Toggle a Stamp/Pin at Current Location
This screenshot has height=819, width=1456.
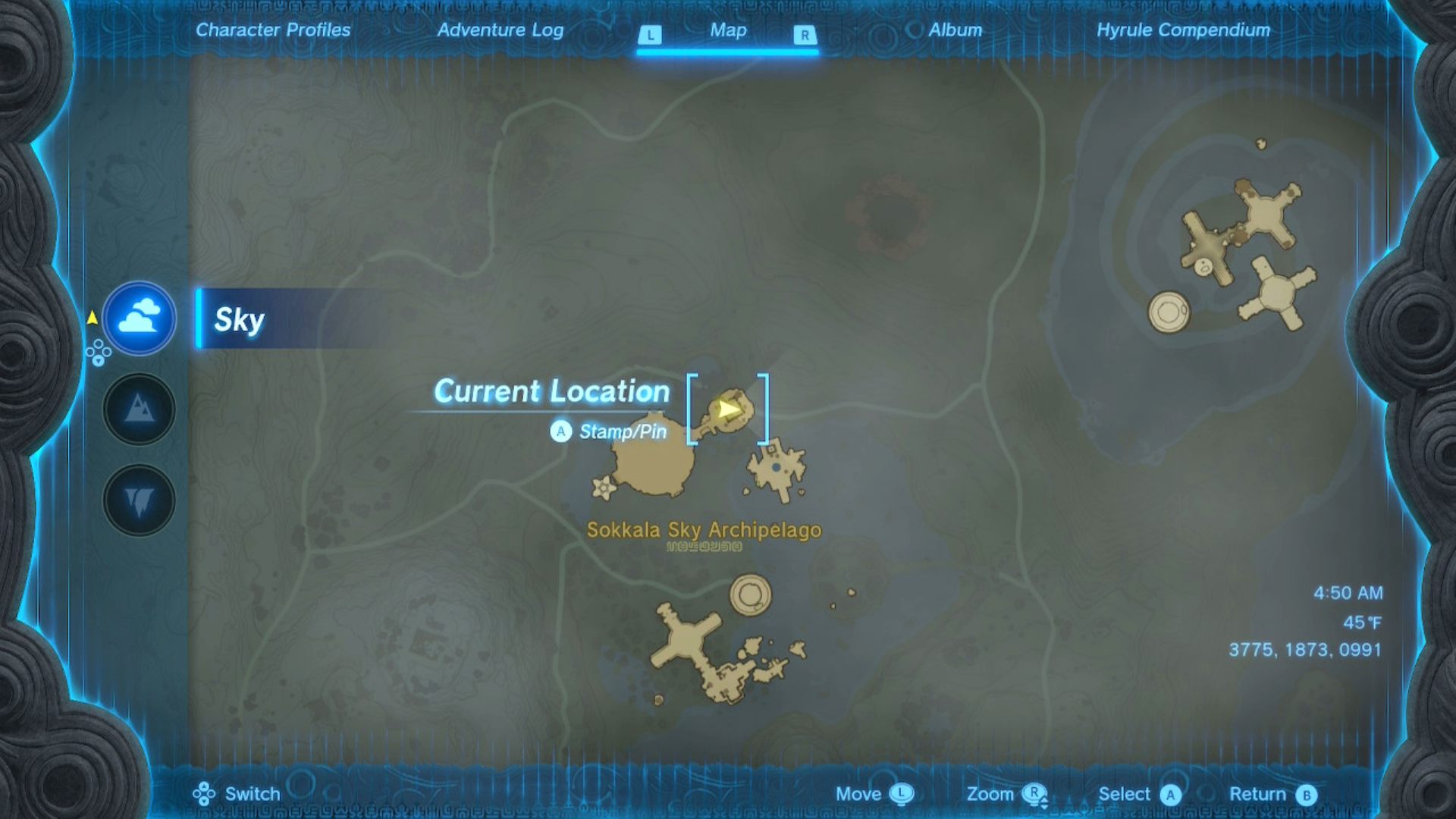click(x=560, y=431)
